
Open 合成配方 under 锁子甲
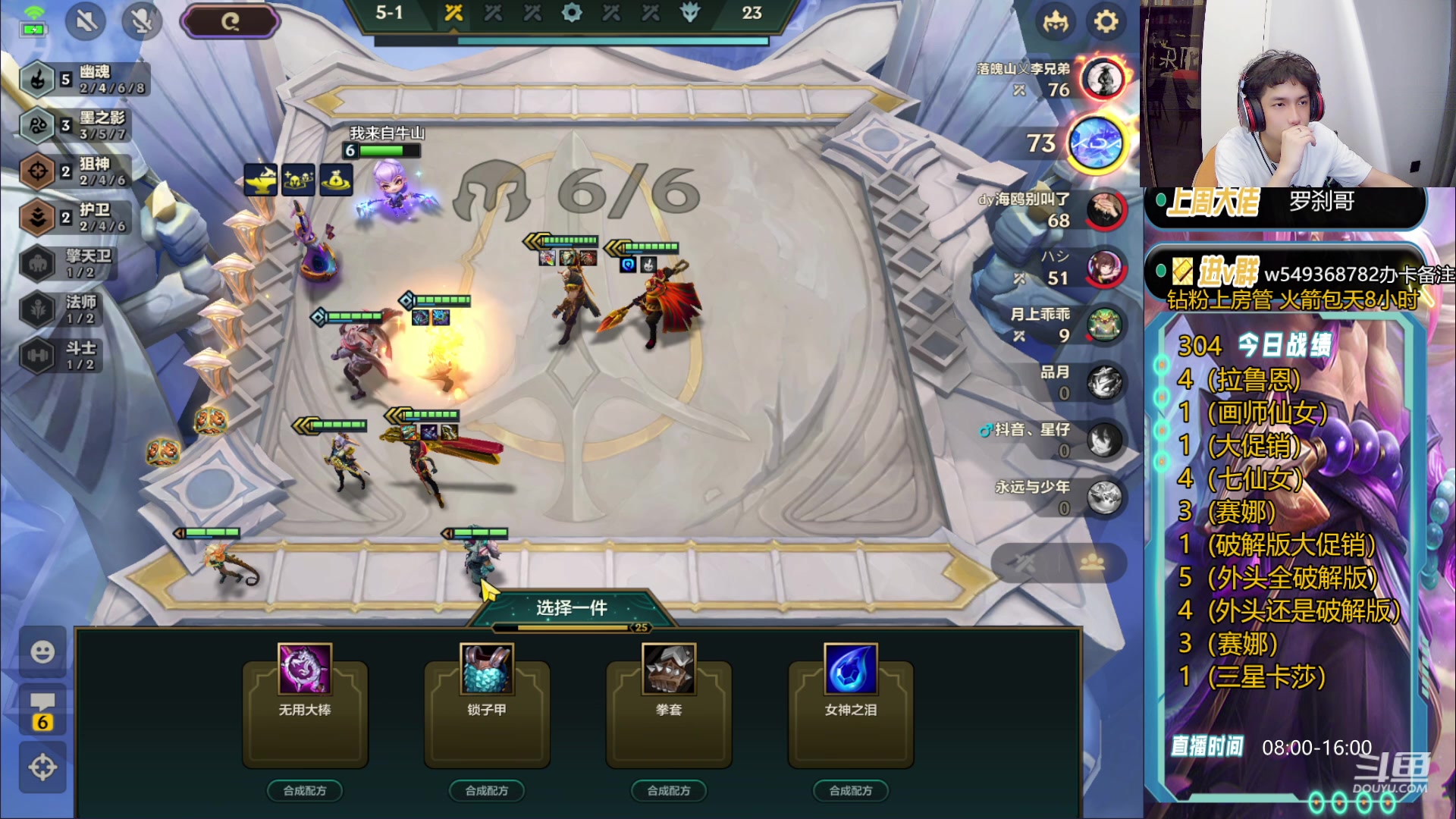click(487, 790)
